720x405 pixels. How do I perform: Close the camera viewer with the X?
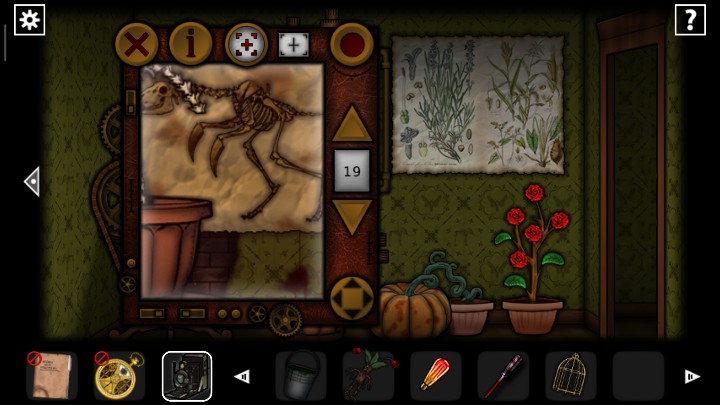click(x=137, y=44)
